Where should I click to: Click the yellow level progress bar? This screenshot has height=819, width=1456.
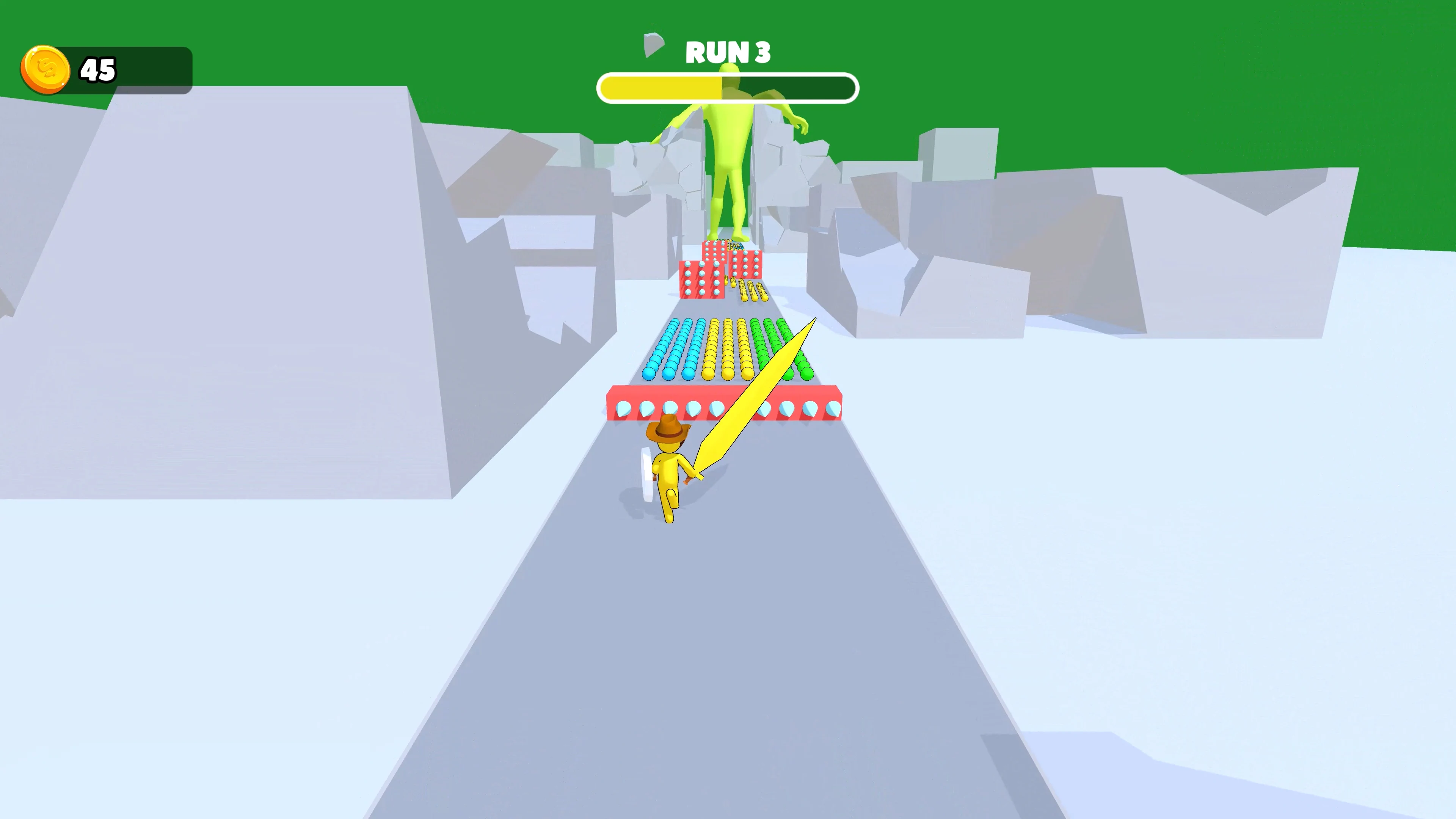(661, 88)
